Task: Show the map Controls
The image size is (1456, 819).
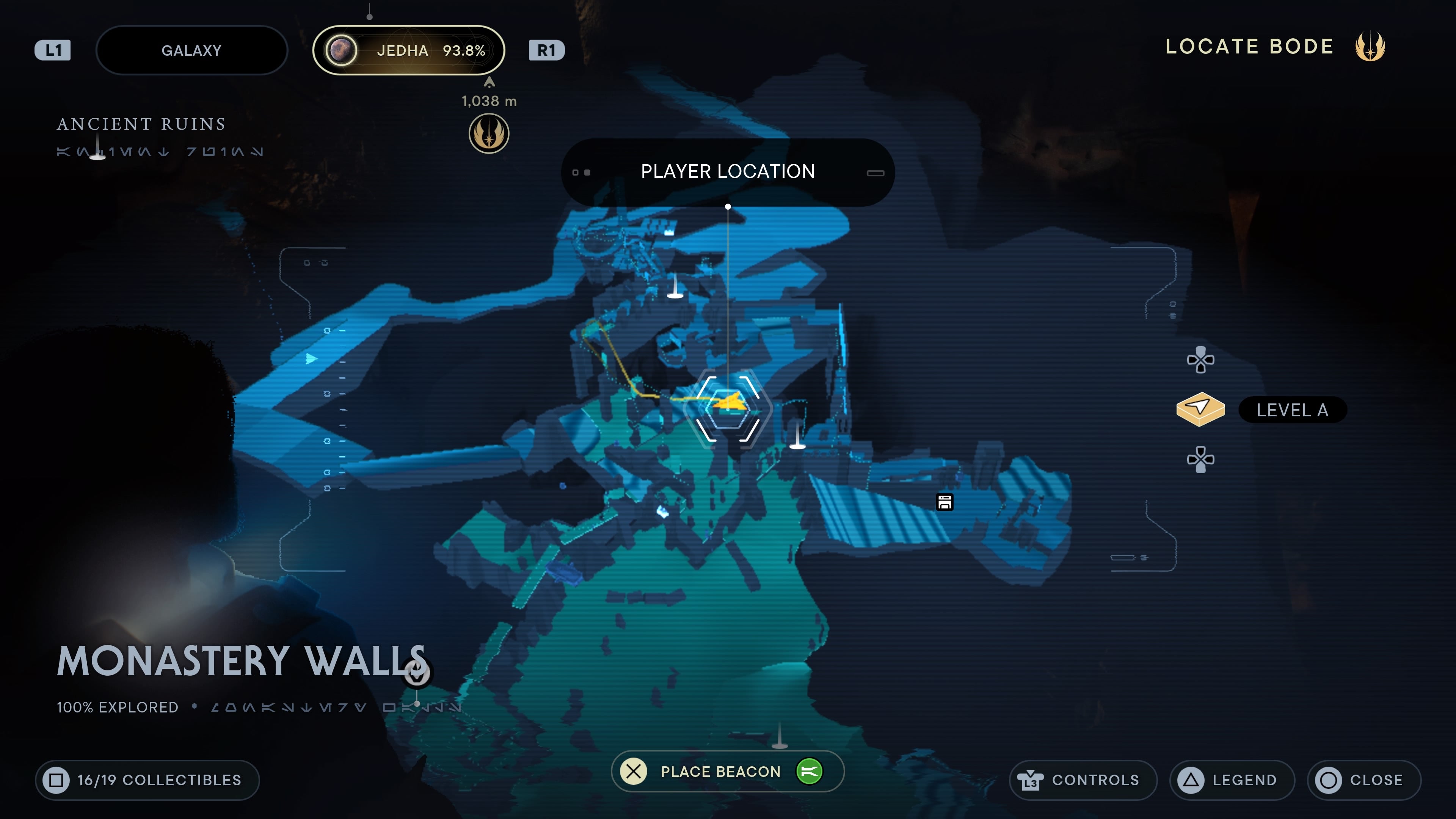Action: tap(1083, 780)
